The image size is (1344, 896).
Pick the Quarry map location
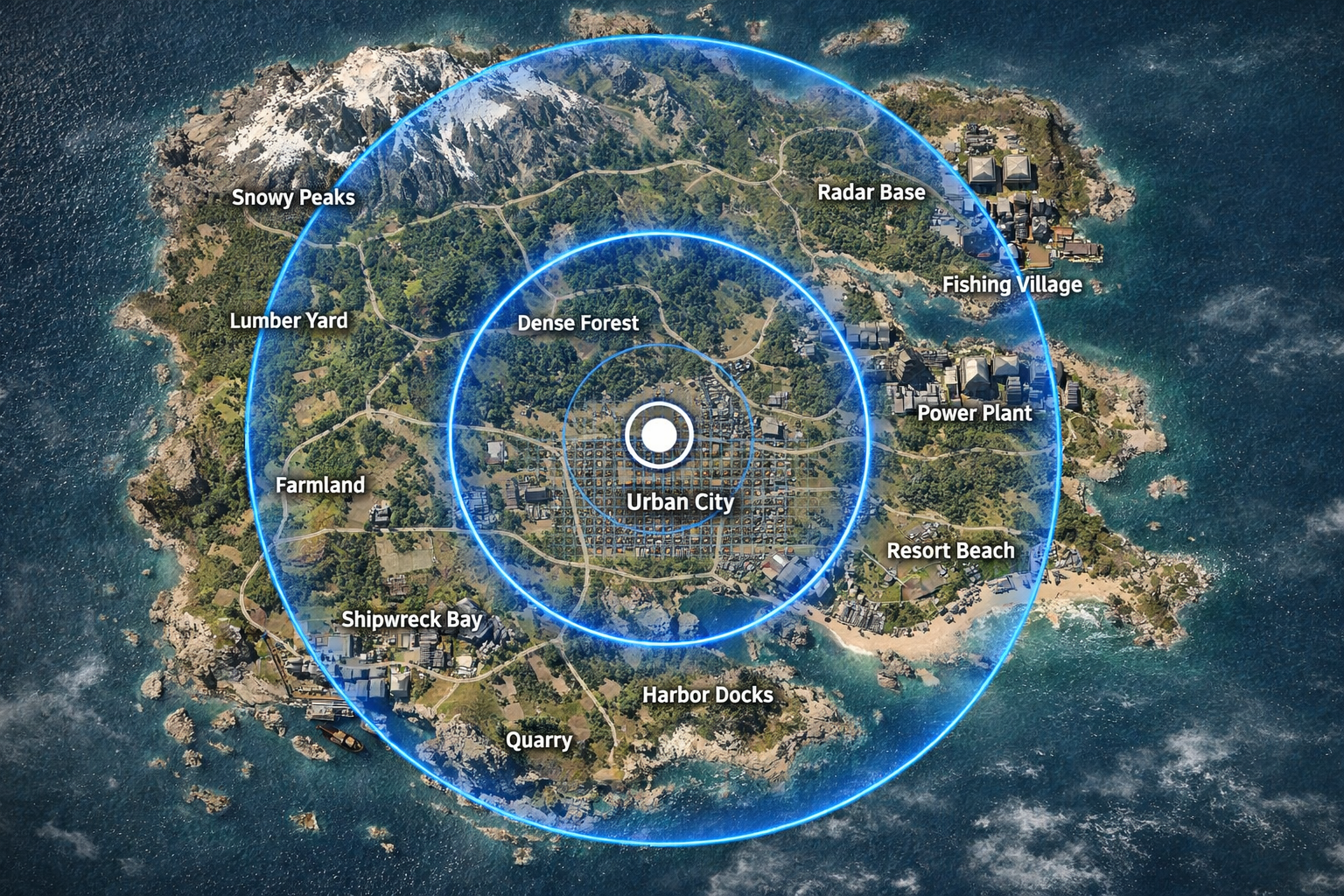(538, 740)
